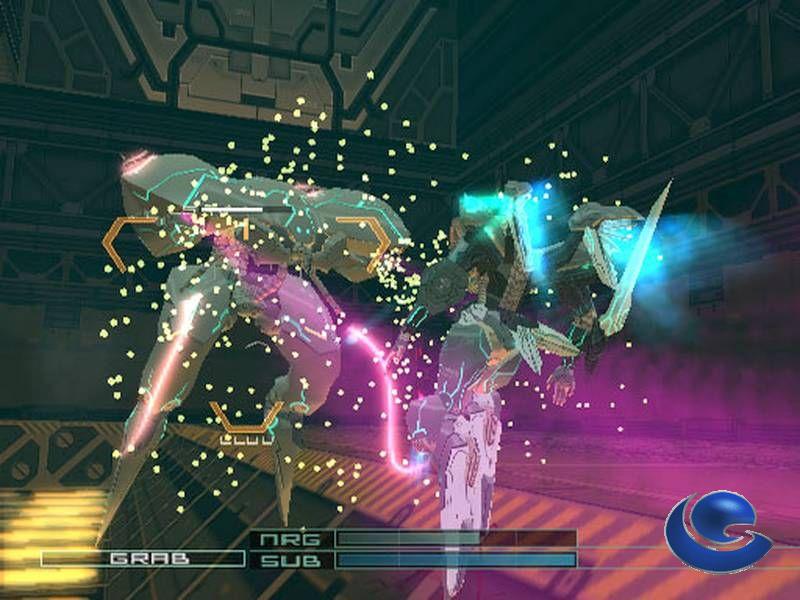The width and height of the screenshot is (800, 600).
Task: Select the GRAB action indicator
Action: coord(143,558)
